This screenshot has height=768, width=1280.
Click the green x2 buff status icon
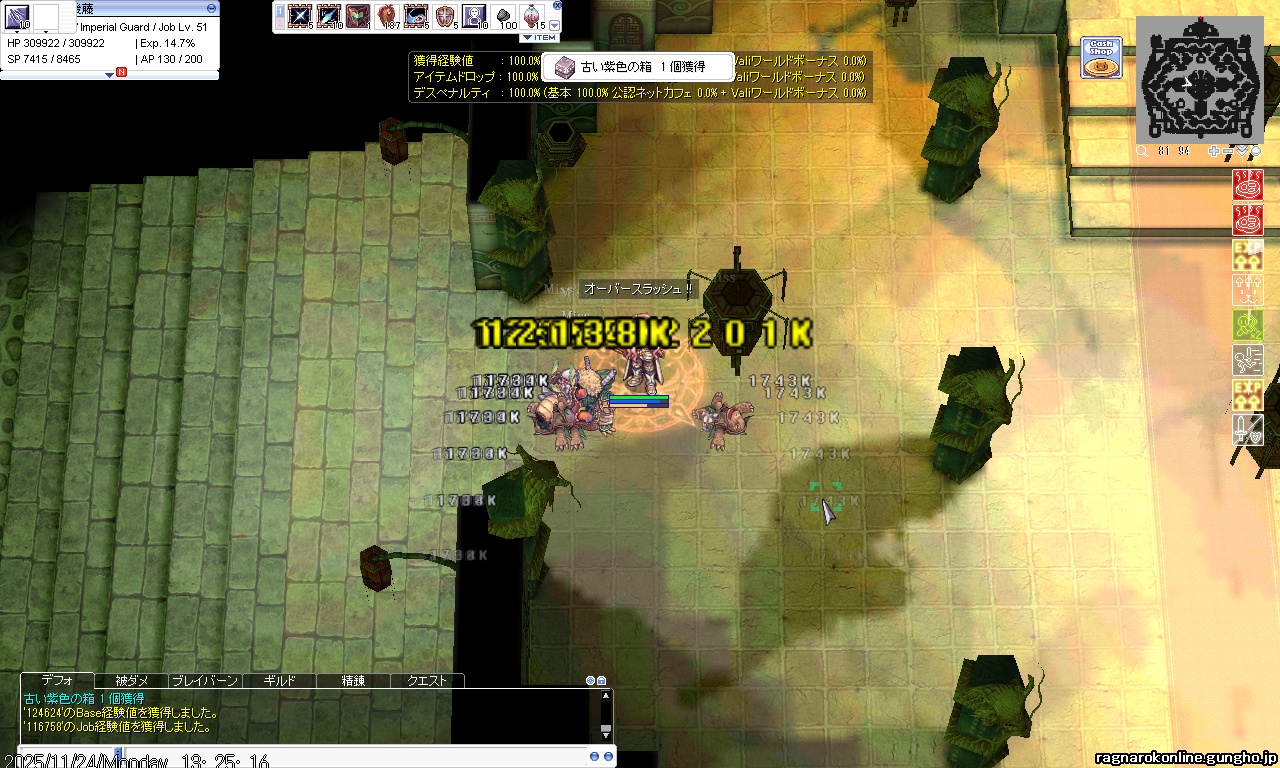point(1248,324)
